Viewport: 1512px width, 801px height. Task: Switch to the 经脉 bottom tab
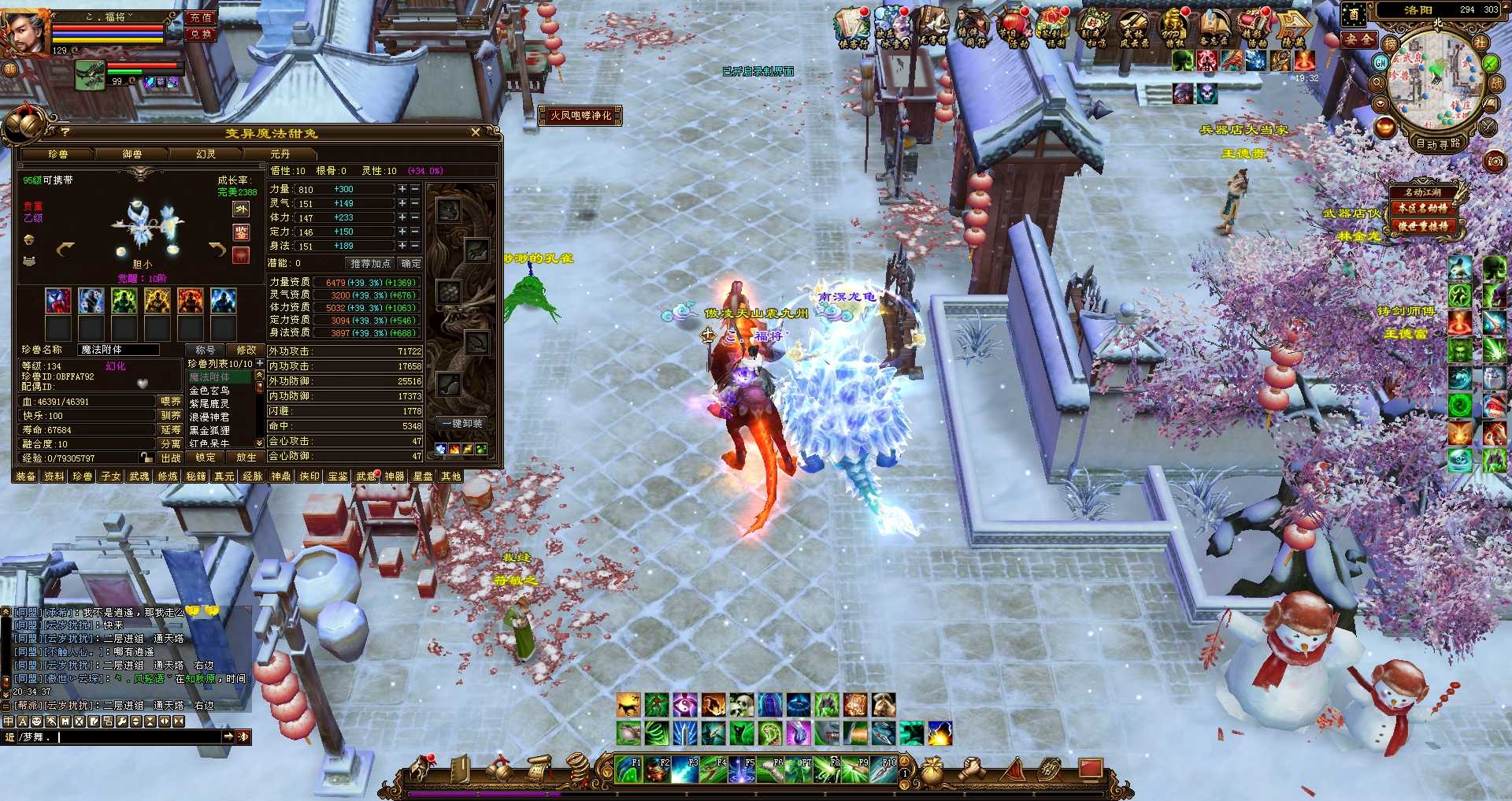pos(252,477)
